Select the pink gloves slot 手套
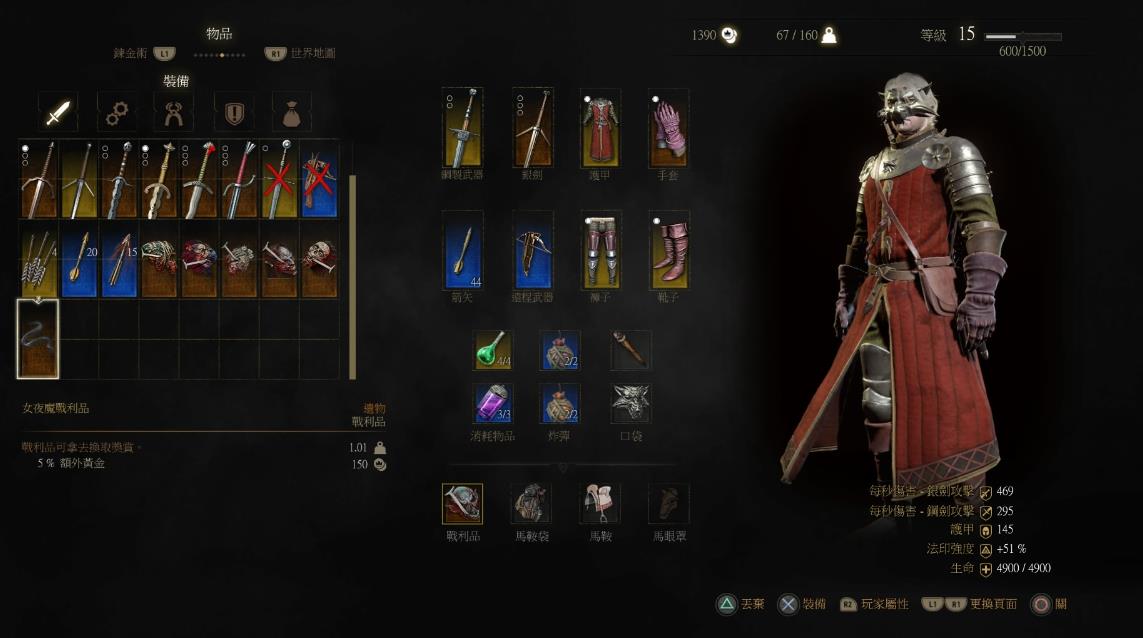The height and width of the screenshot is (638, 1143). (x=668, y=128)
